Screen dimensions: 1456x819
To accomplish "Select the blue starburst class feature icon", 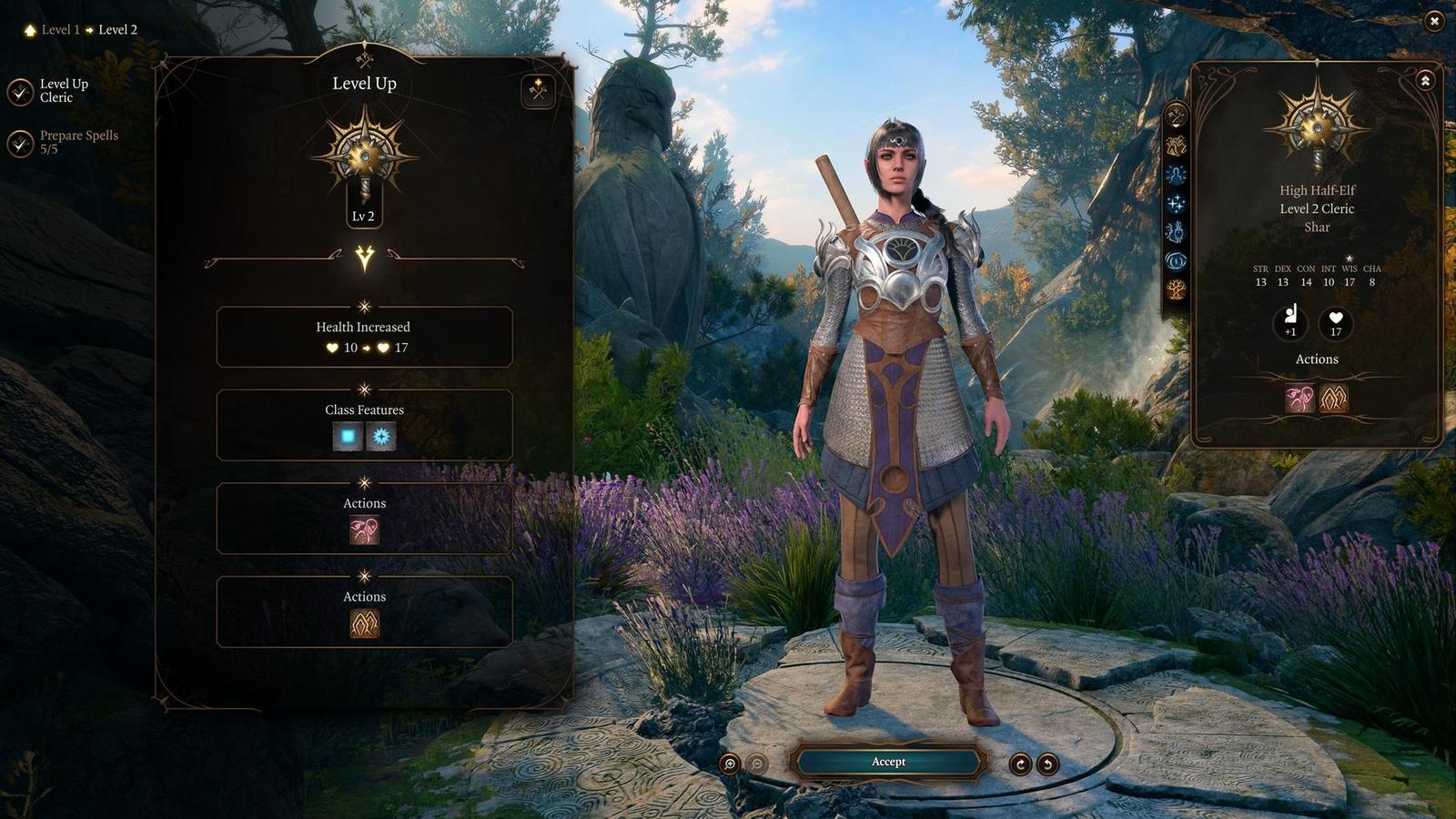I will pyautogui.click(x=381, y=437).
